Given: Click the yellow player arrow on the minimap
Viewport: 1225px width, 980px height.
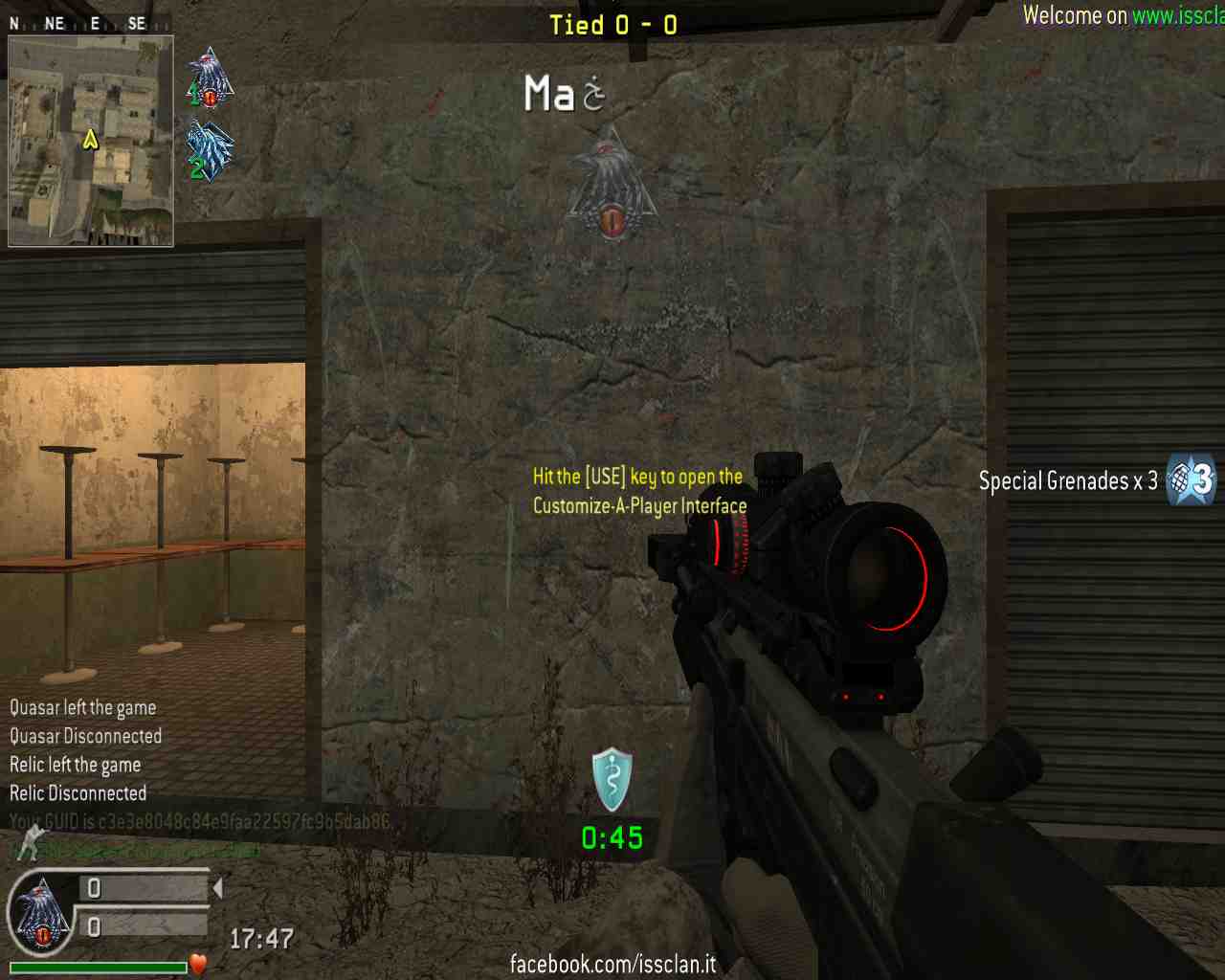Looking at the screenshot, I should click(91, 141).
